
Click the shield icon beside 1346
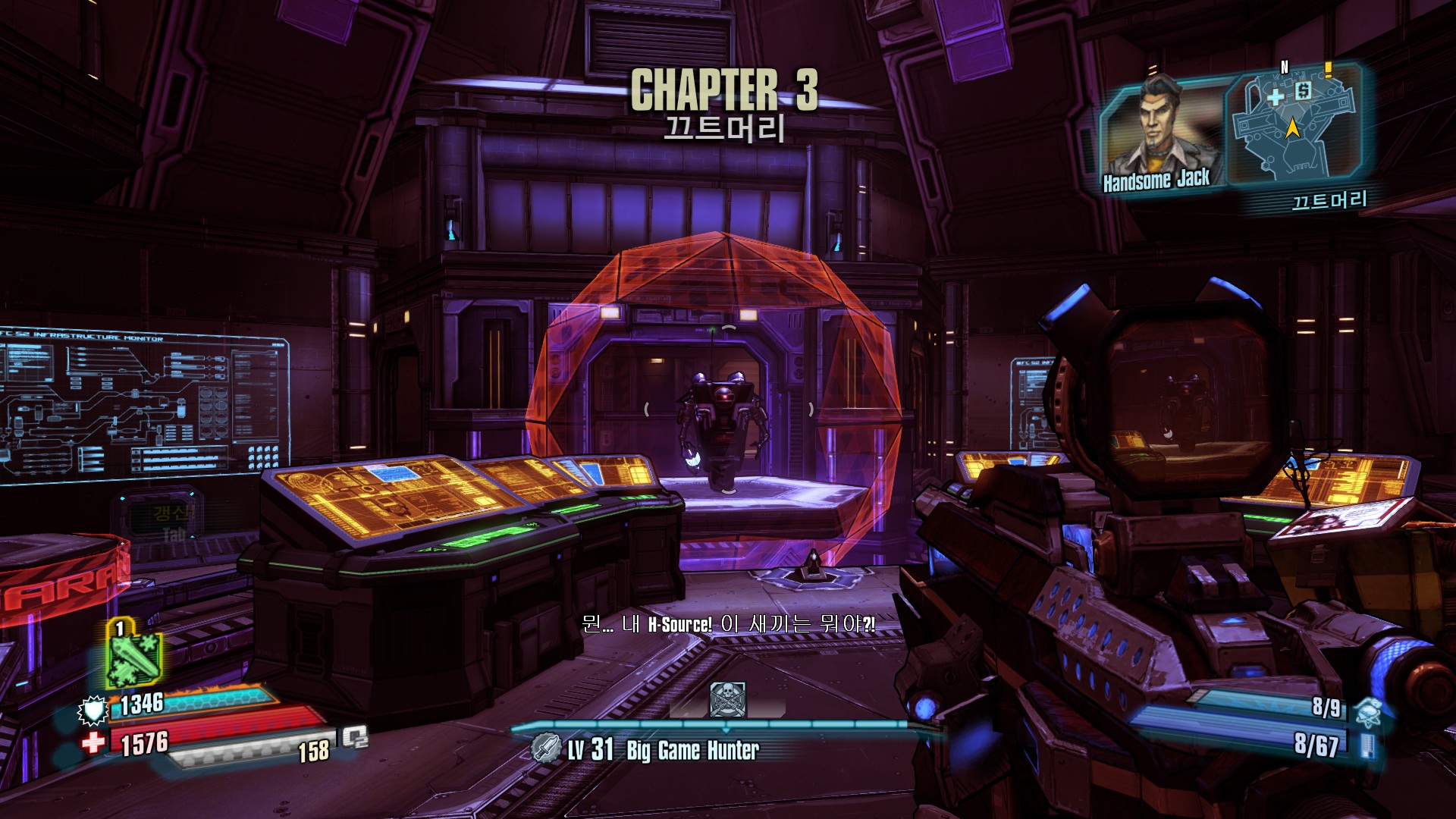[x=93, y=711]
